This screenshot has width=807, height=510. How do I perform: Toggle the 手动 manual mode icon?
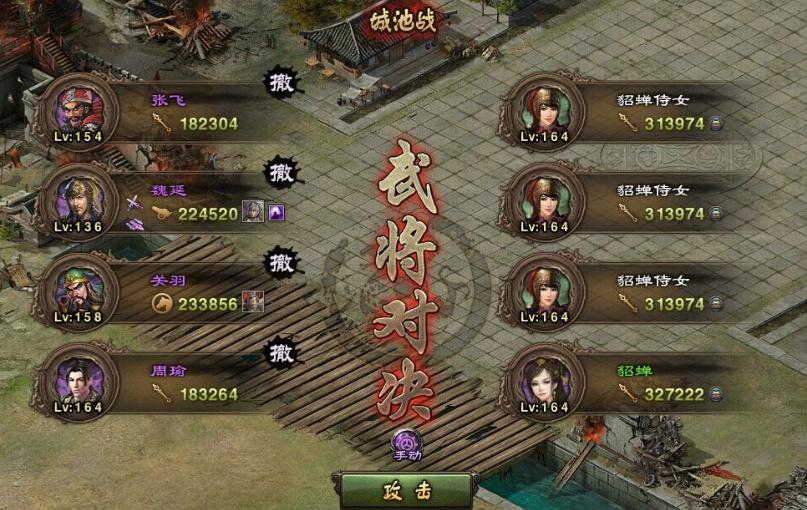coord(407,442)
